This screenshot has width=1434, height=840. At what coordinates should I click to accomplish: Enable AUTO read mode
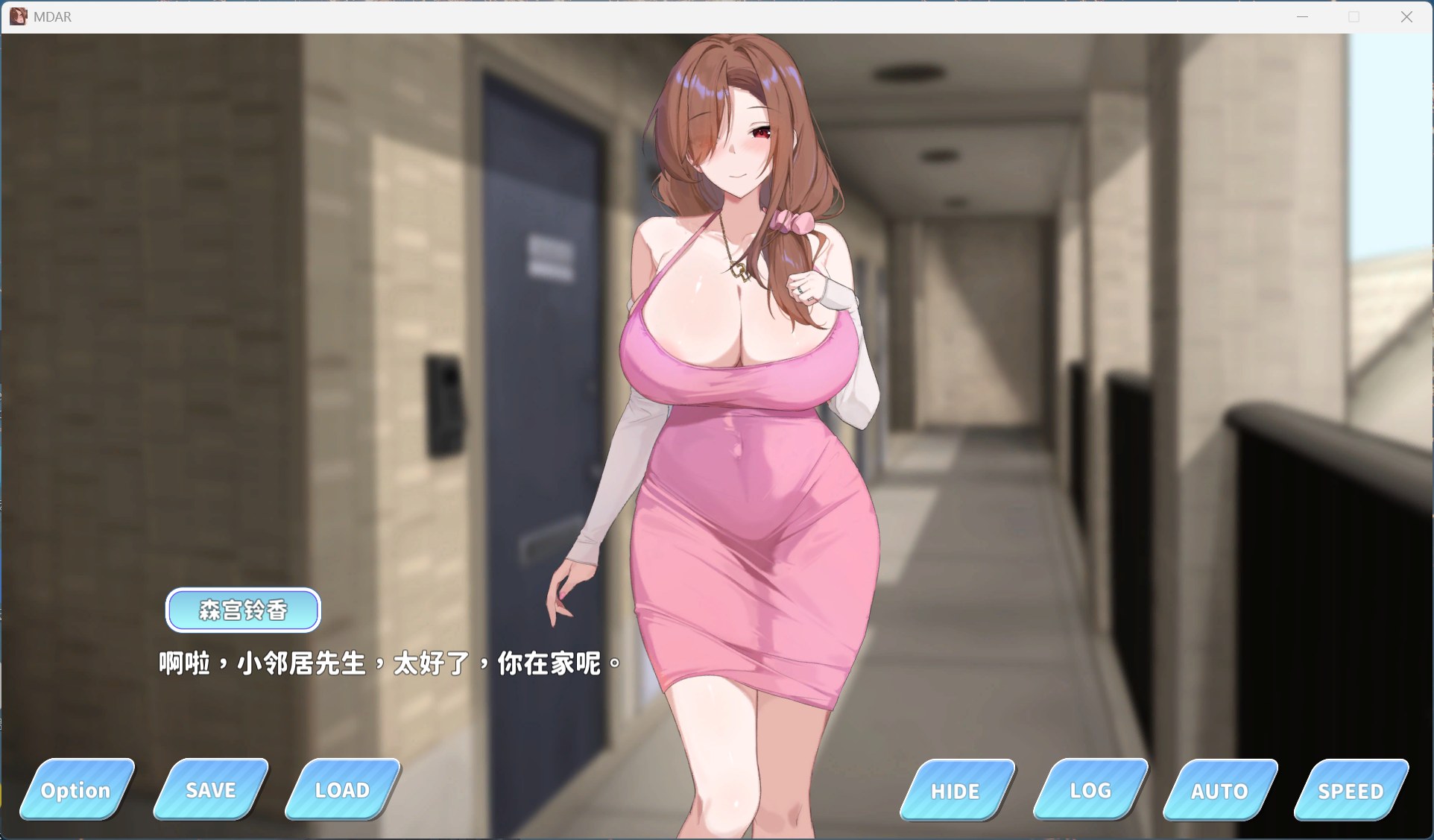click(x=1220, y=792)
